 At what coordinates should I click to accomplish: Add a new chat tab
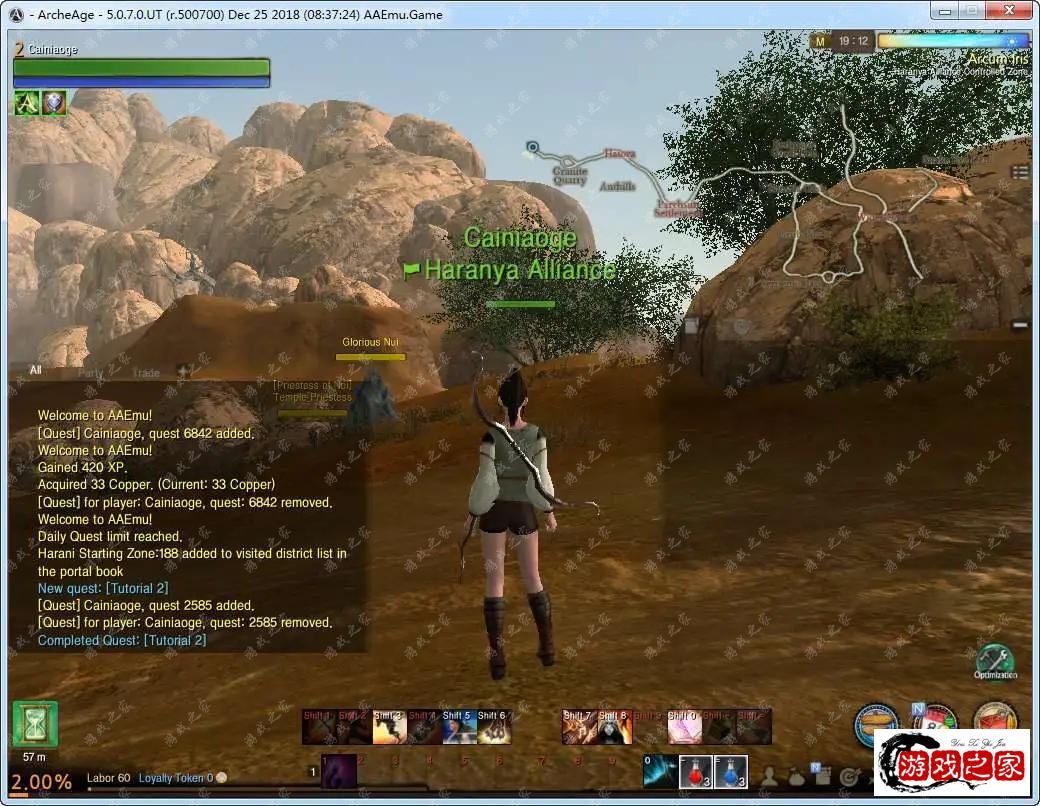click(x=183, y=371)
